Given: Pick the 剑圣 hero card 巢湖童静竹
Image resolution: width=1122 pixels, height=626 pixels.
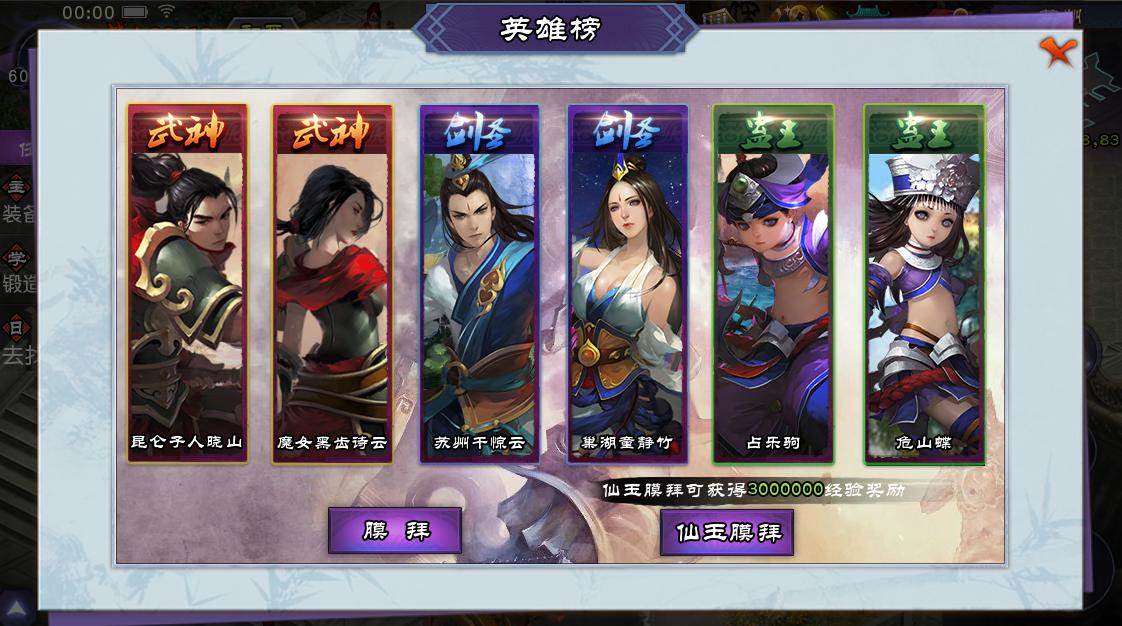Looking at the screenshot, I should click(x=627, y=284).
